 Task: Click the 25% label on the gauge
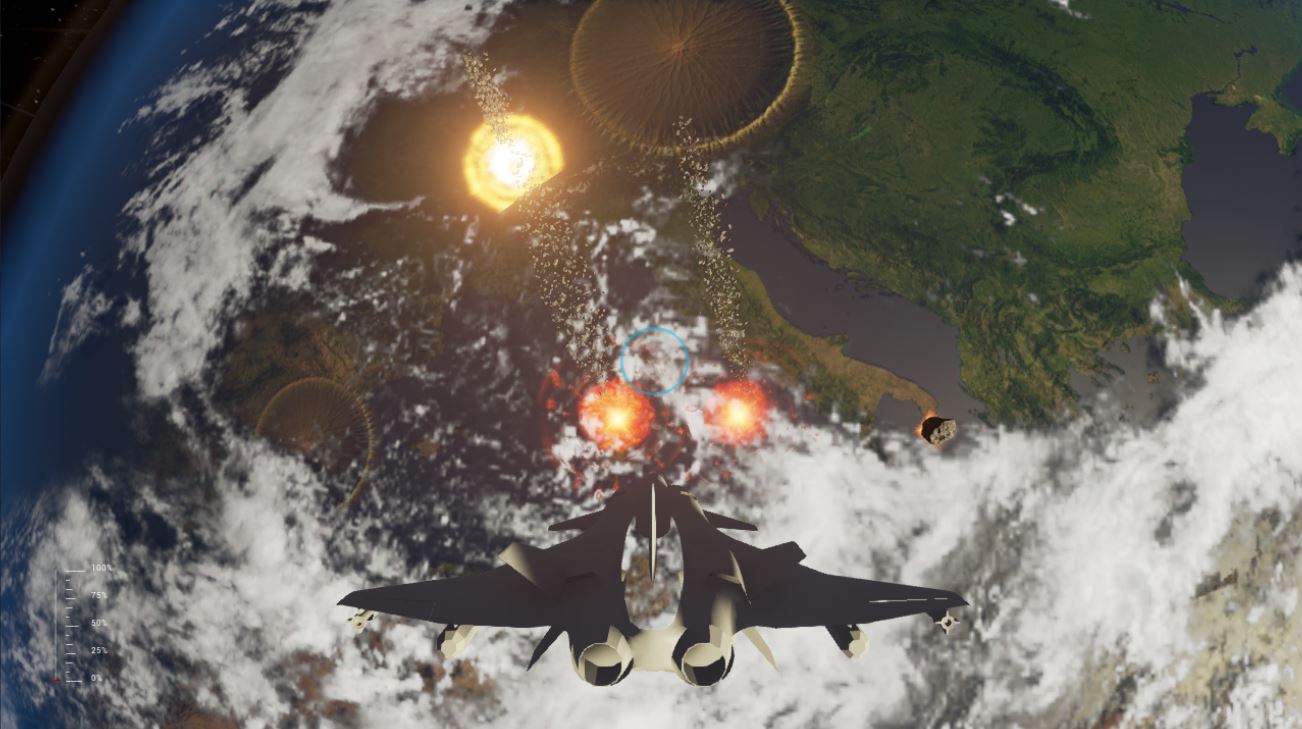pos(99,650)
